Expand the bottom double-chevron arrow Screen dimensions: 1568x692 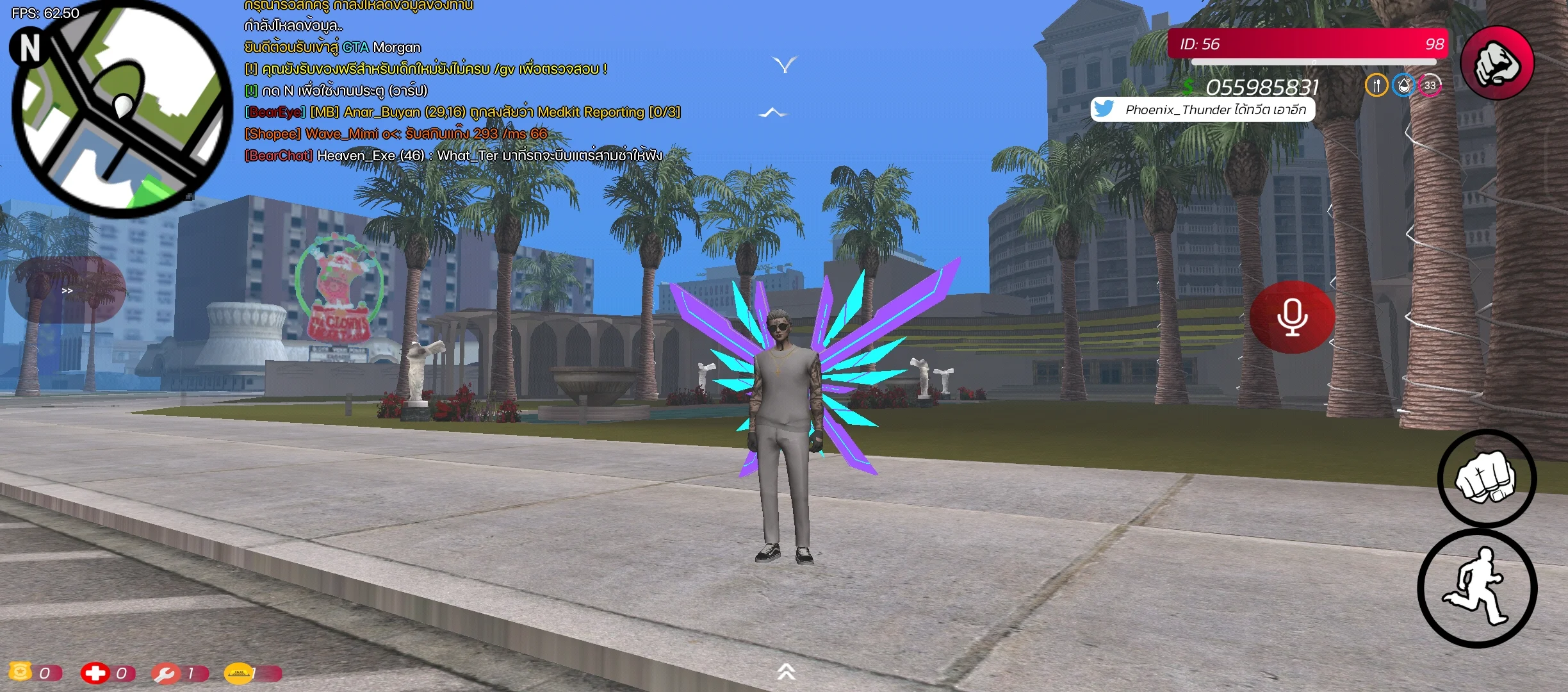pyautogui.click(x=786, y=671)
